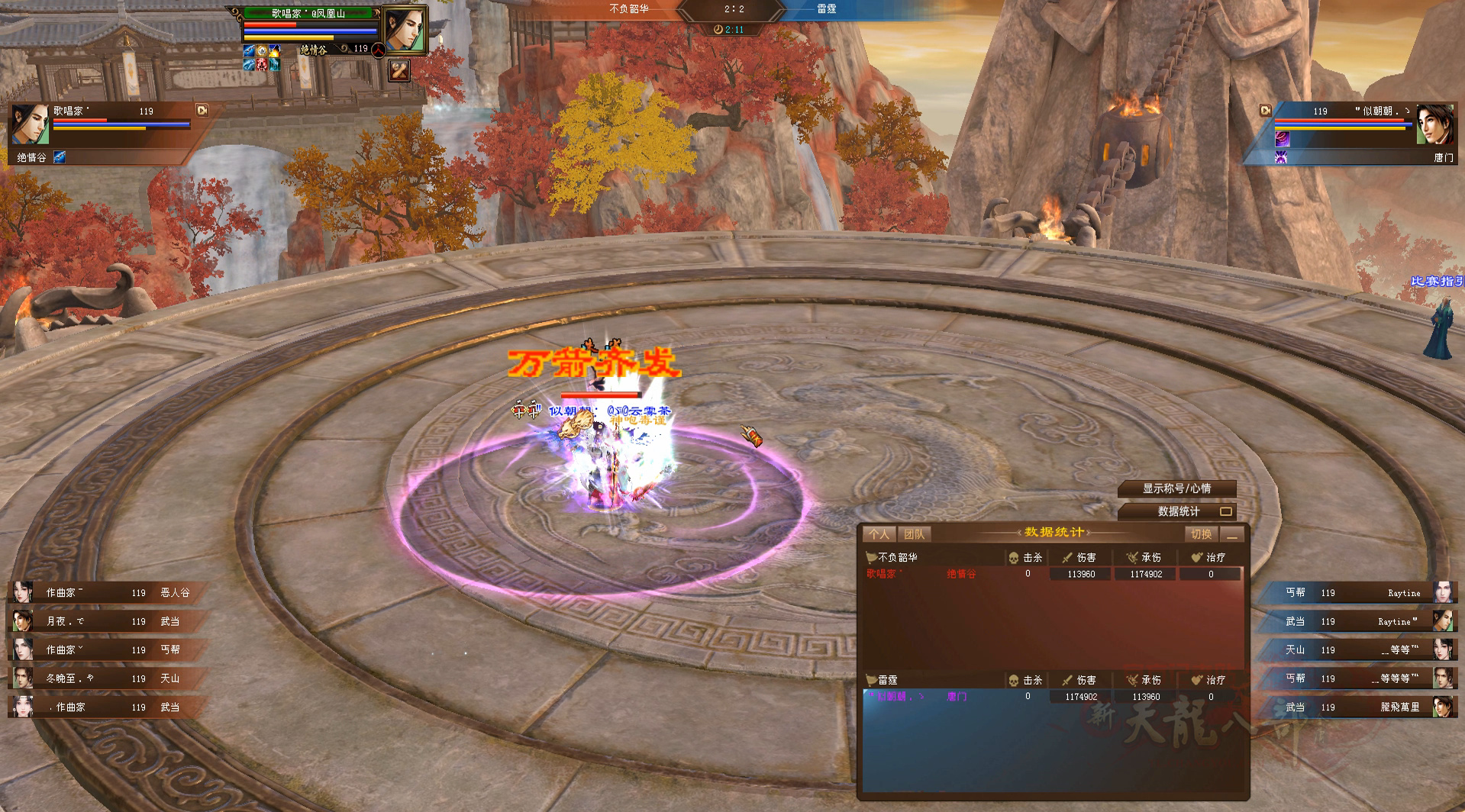Toggle the 显示称号/心情 button
1465x812 pixels.
pos(1176,488)
